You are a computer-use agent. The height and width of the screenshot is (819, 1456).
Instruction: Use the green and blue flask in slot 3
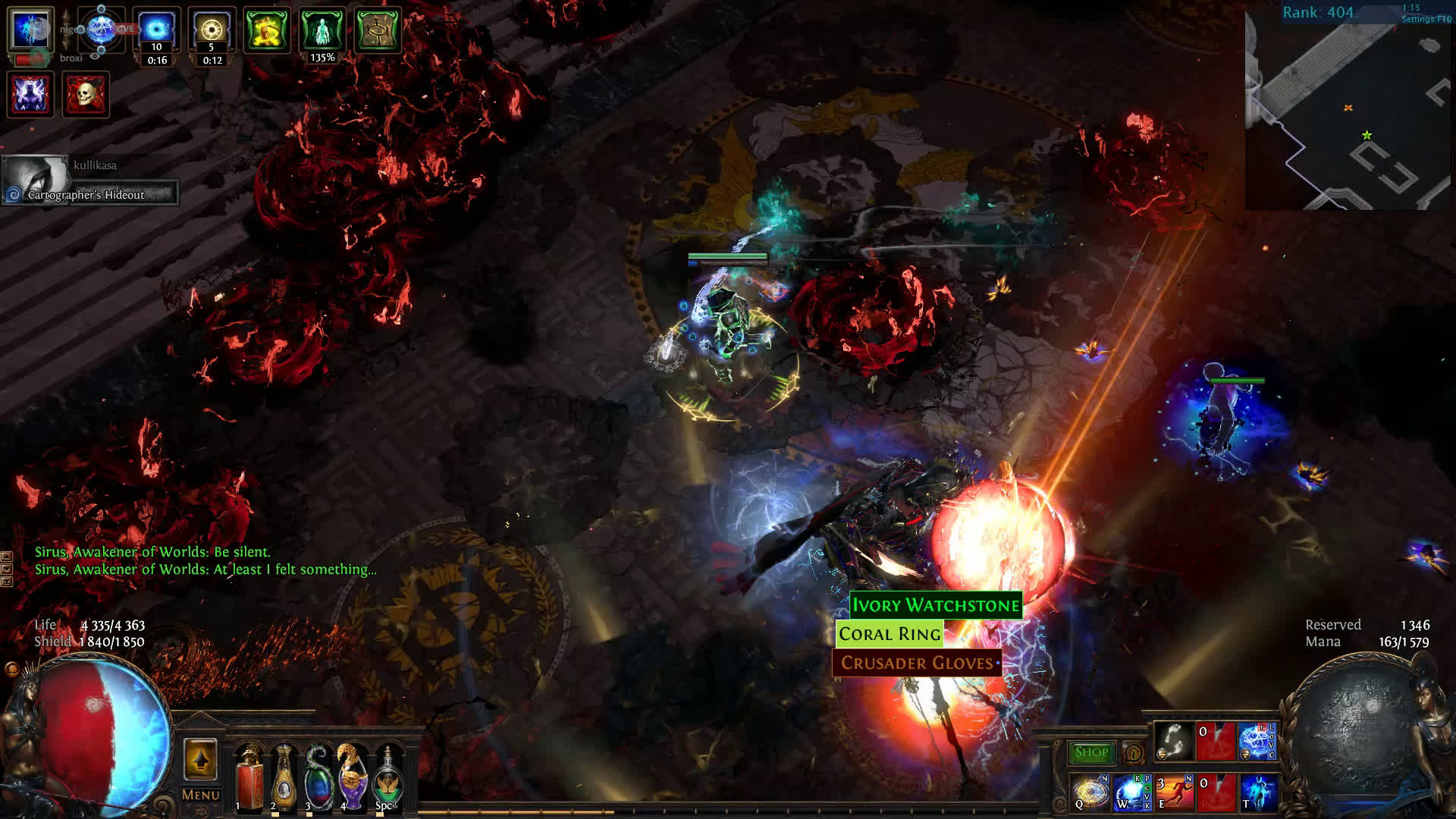[x=318, y=777]
